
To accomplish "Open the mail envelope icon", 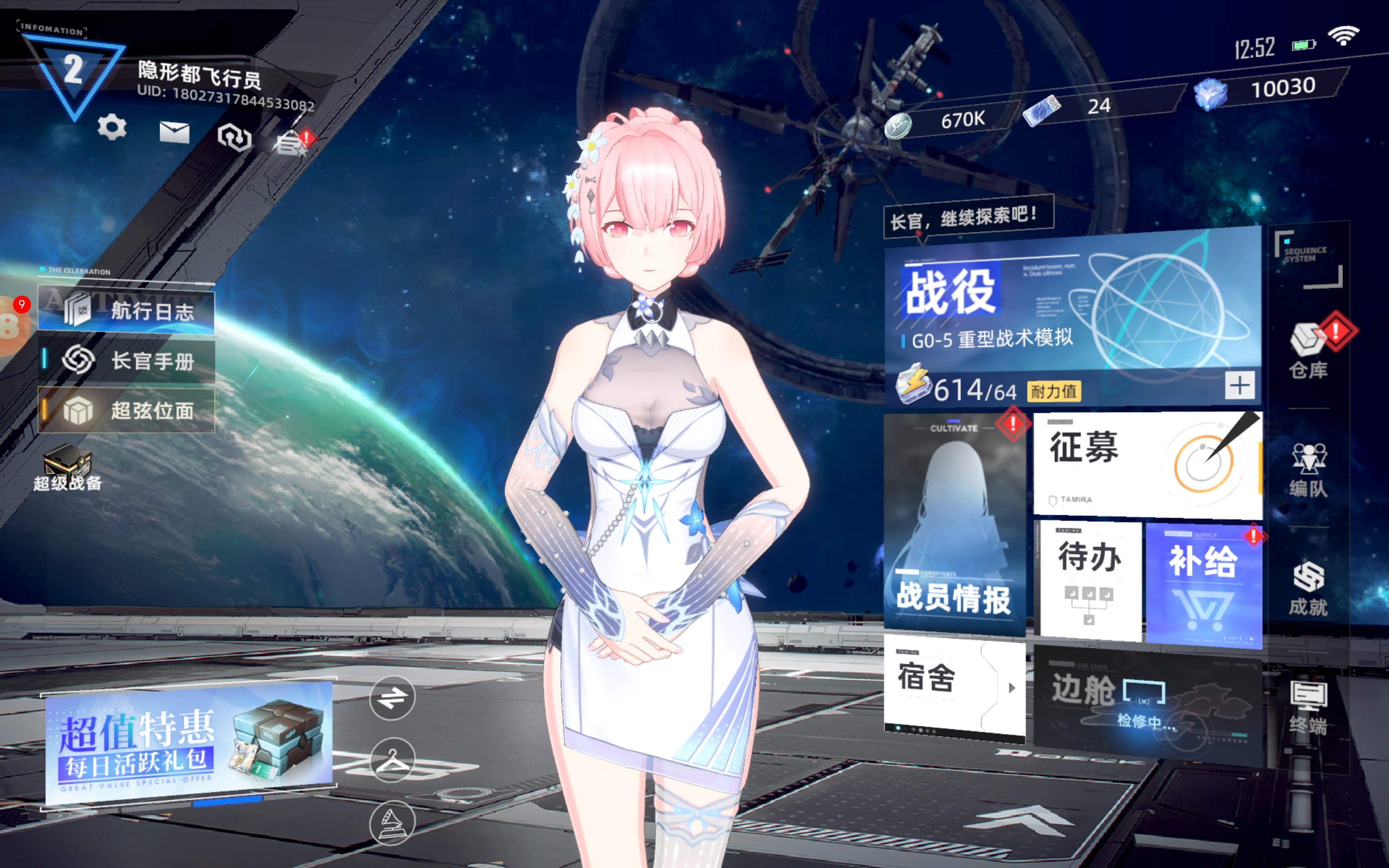I will (175, 132).
